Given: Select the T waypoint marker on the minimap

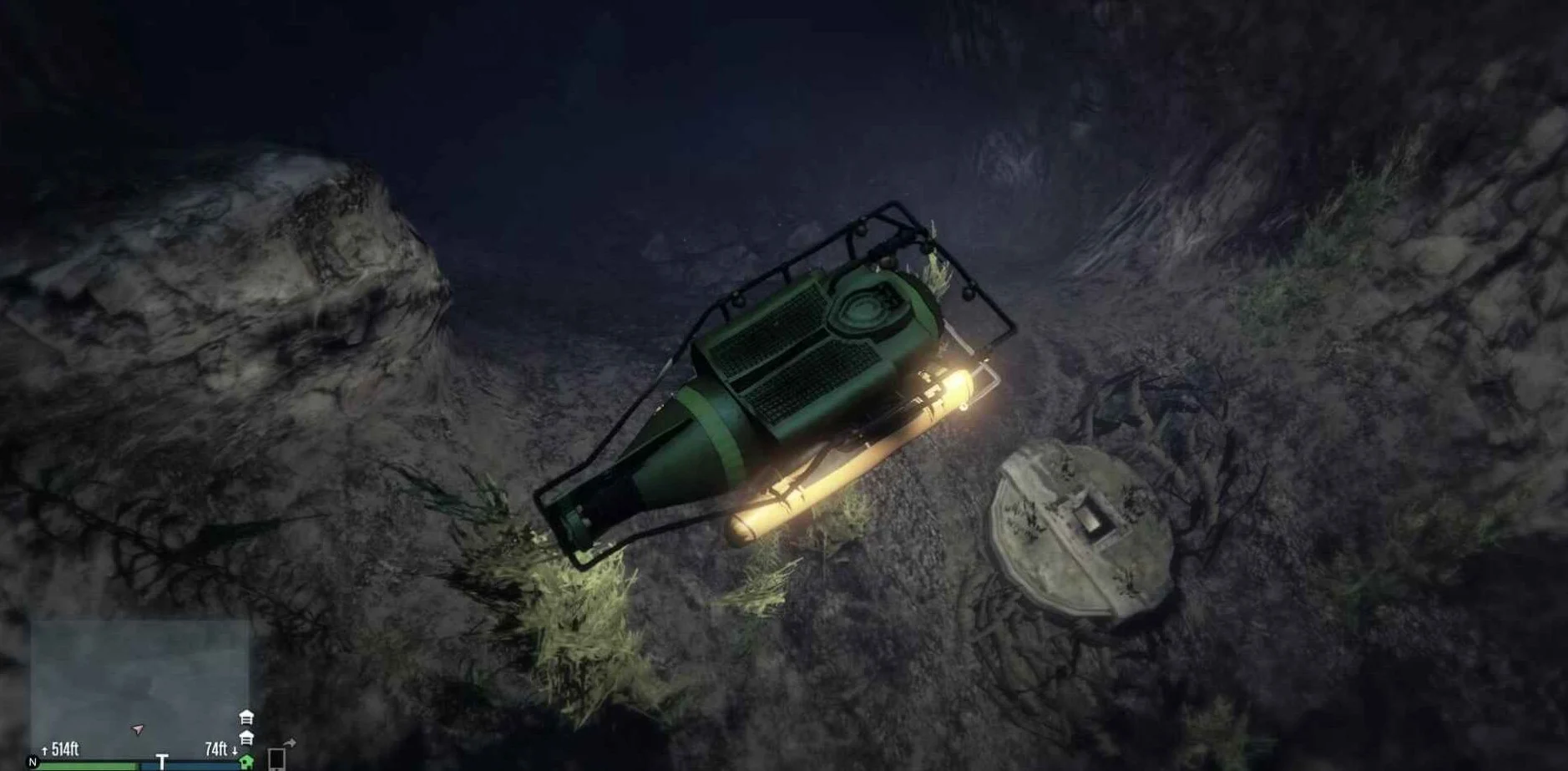Looking at the screenshot, I should click(164, 758).
